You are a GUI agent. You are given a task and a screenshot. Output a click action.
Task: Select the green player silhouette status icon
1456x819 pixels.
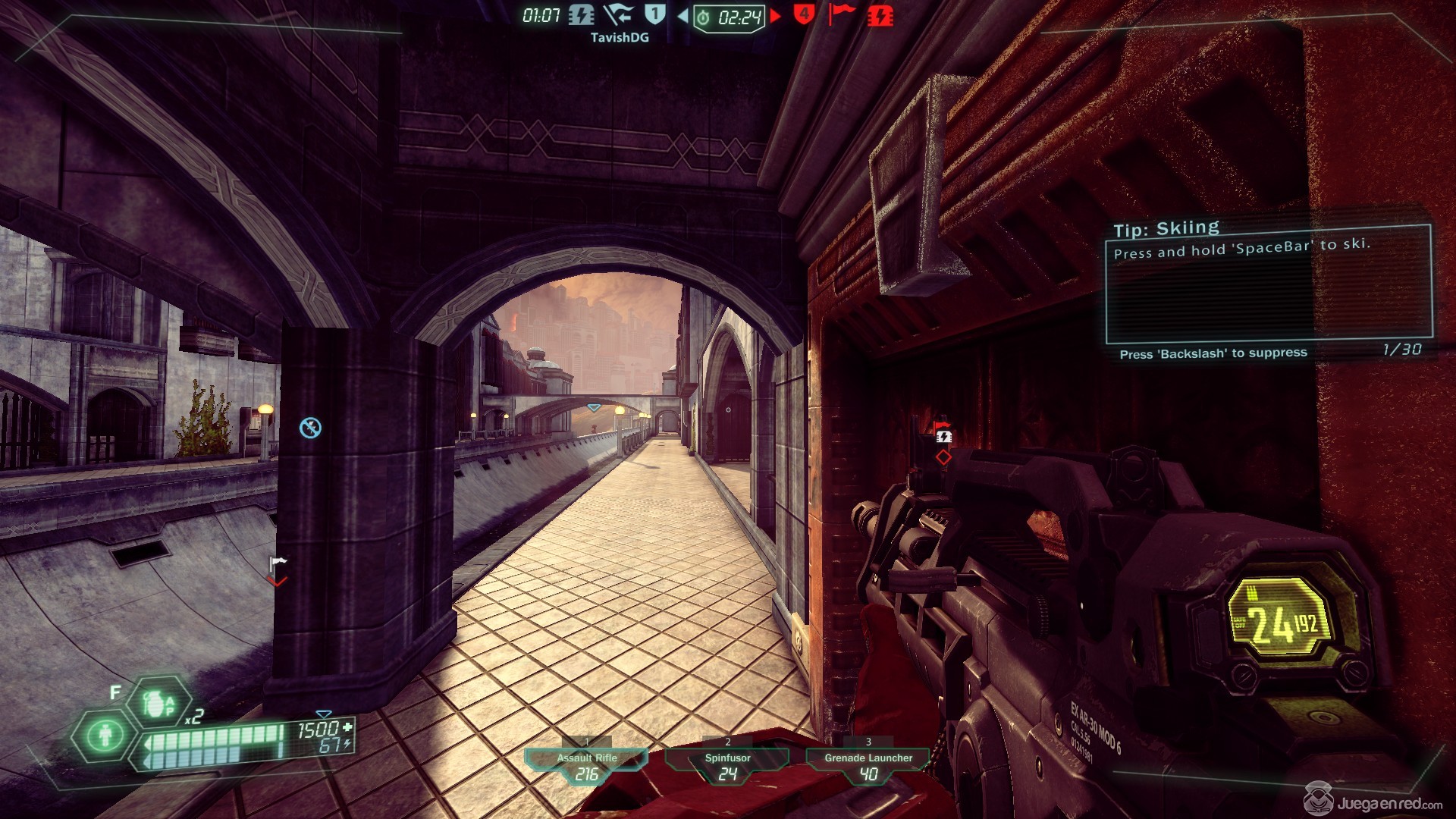(x=105, y=734)
